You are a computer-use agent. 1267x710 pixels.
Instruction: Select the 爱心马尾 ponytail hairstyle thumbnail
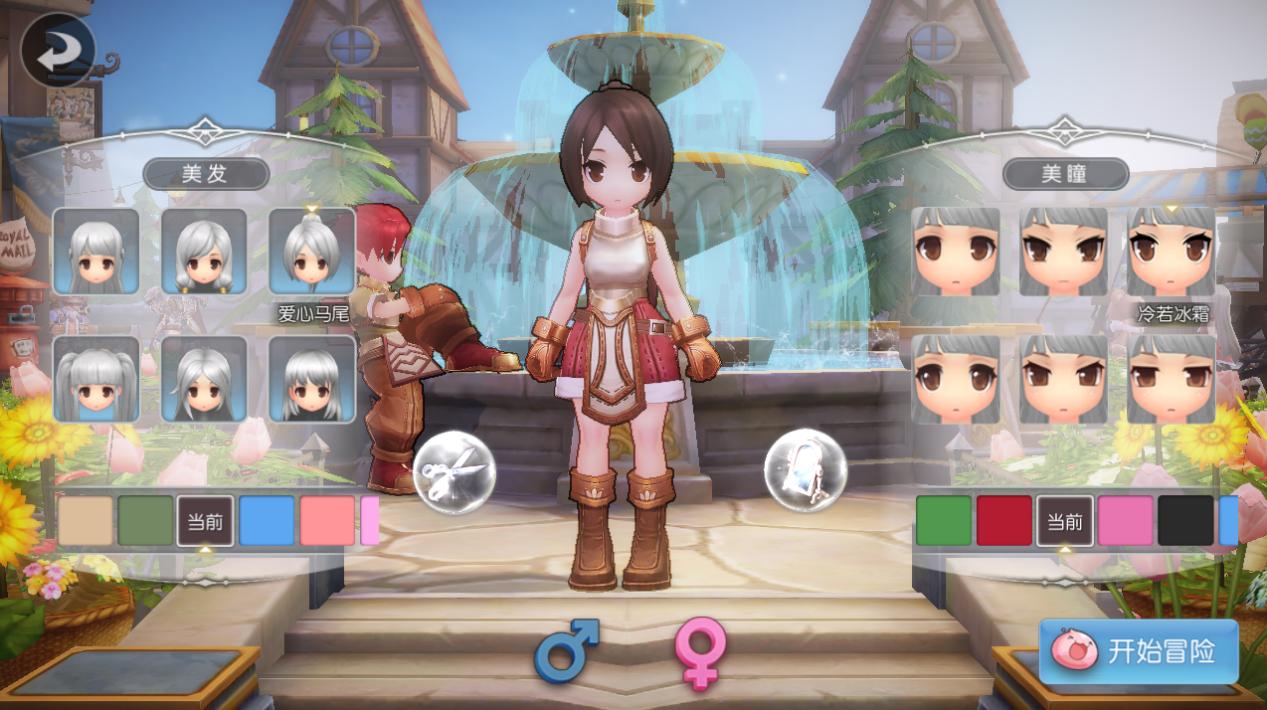point(312,251)
